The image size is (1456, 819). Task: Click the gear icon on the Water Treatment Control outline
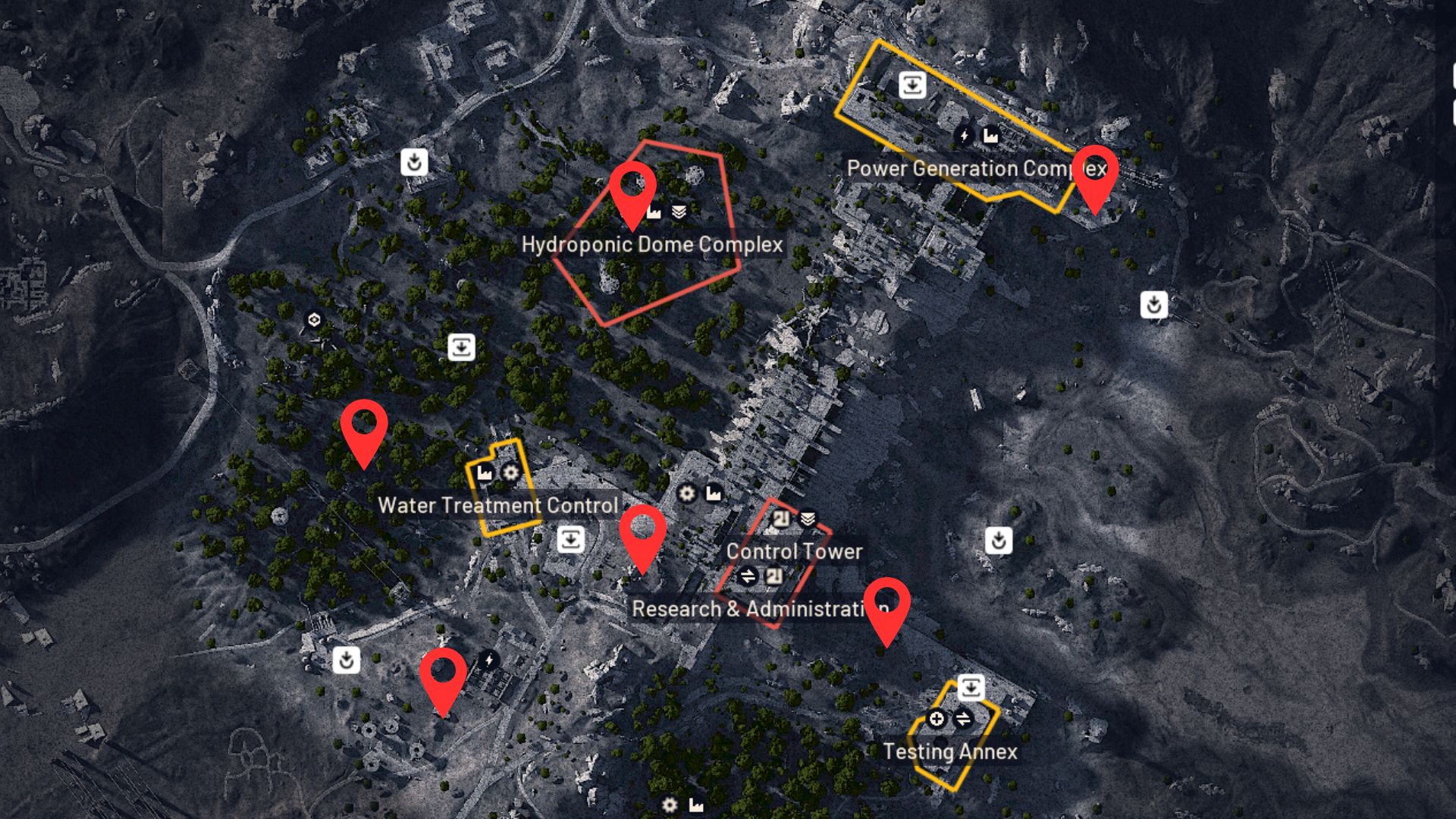click(510, 474)
